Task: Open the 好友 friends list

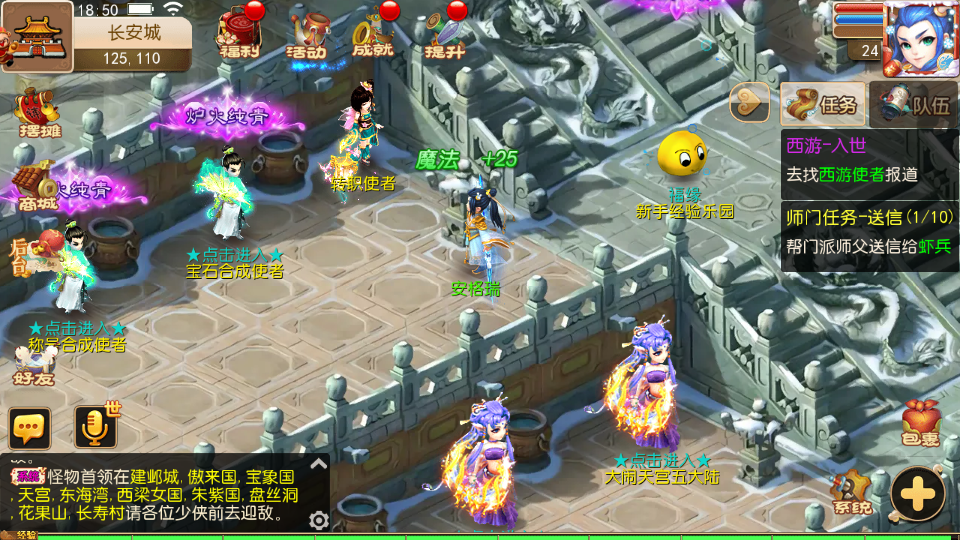Action: click(x=35, y=366)
